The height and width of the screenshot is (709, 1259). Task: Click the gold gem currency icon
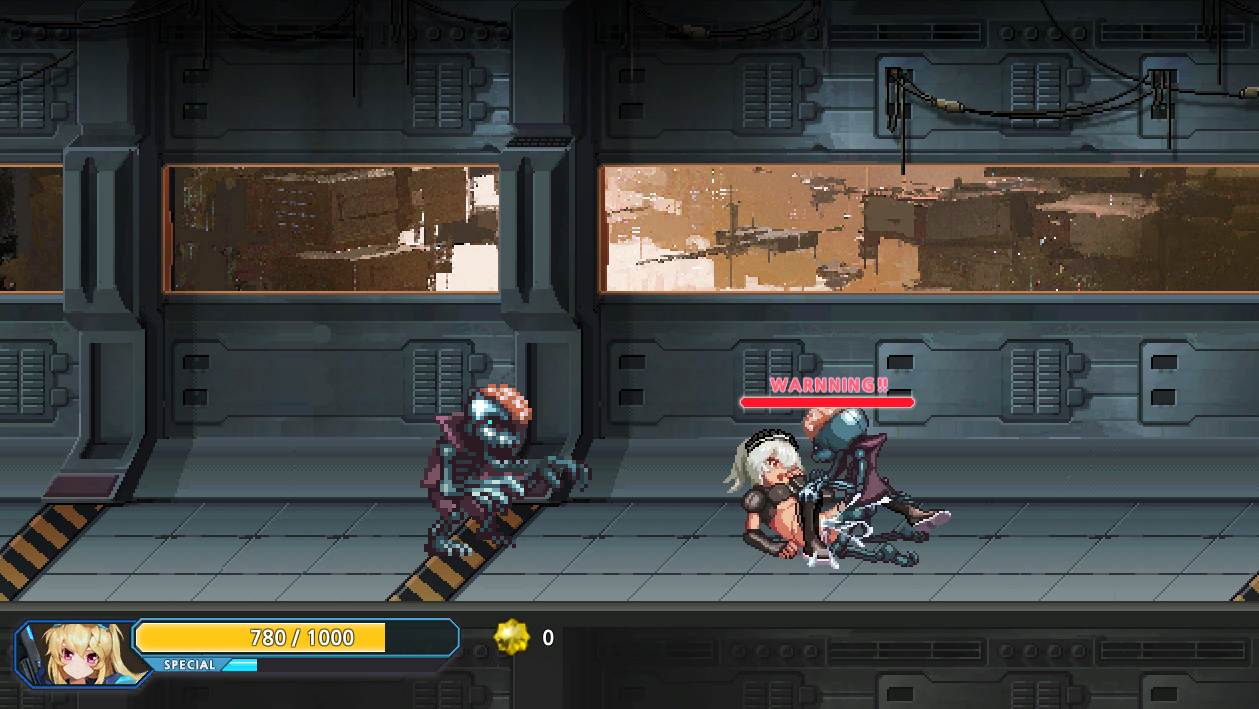pyautogui.click(x=512, y=637)
